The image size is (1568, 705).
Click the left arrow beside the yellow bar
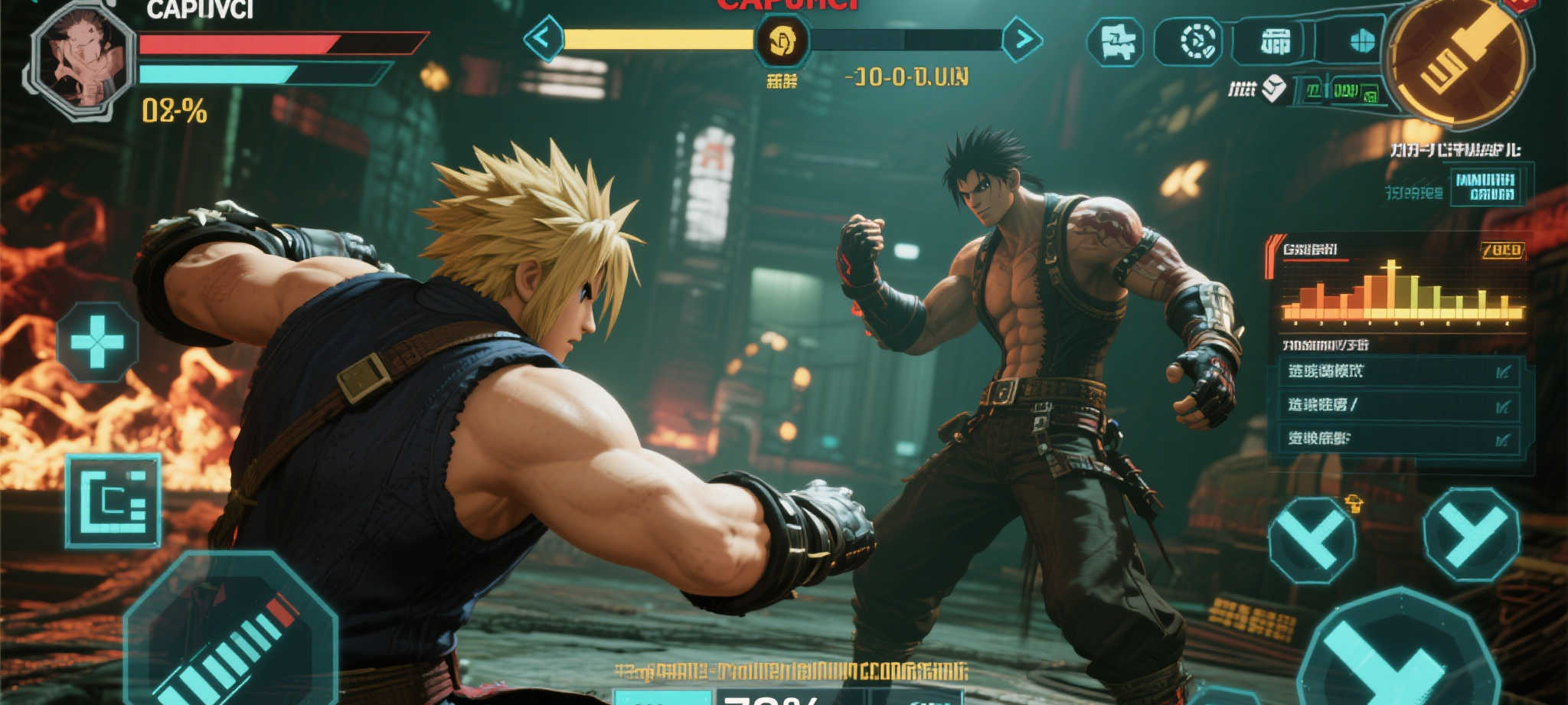pyautogui.click(x=544, y=38)
